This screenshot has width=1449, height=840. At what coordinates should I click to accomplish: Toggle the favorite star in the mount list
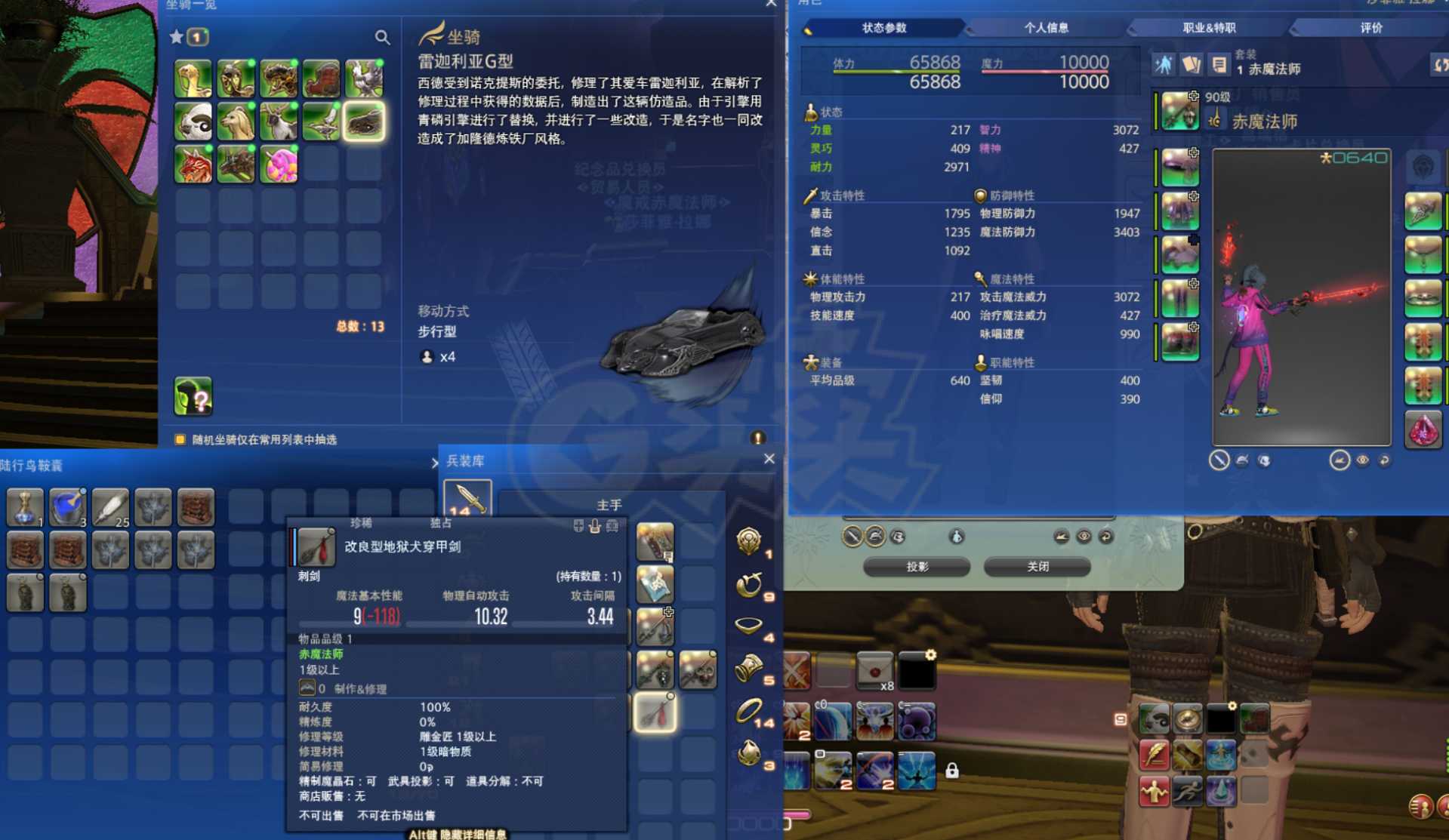tap(176, 36)
